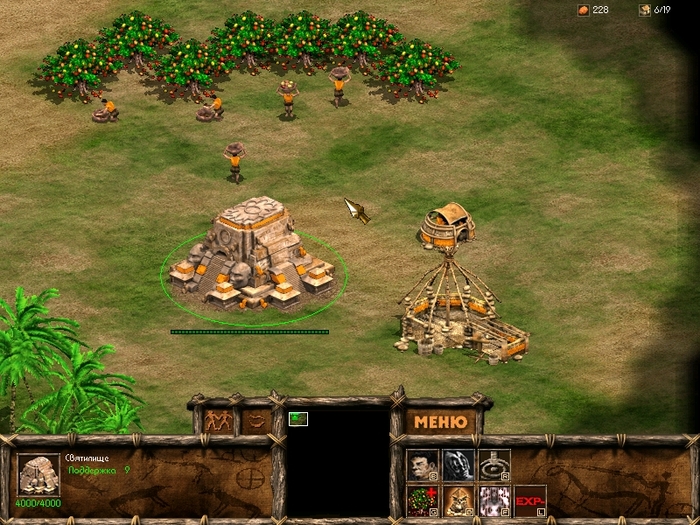Activate the pink glowing spirit icon
700x525 pixels.
pyautogui.click(x=494, y=500)
